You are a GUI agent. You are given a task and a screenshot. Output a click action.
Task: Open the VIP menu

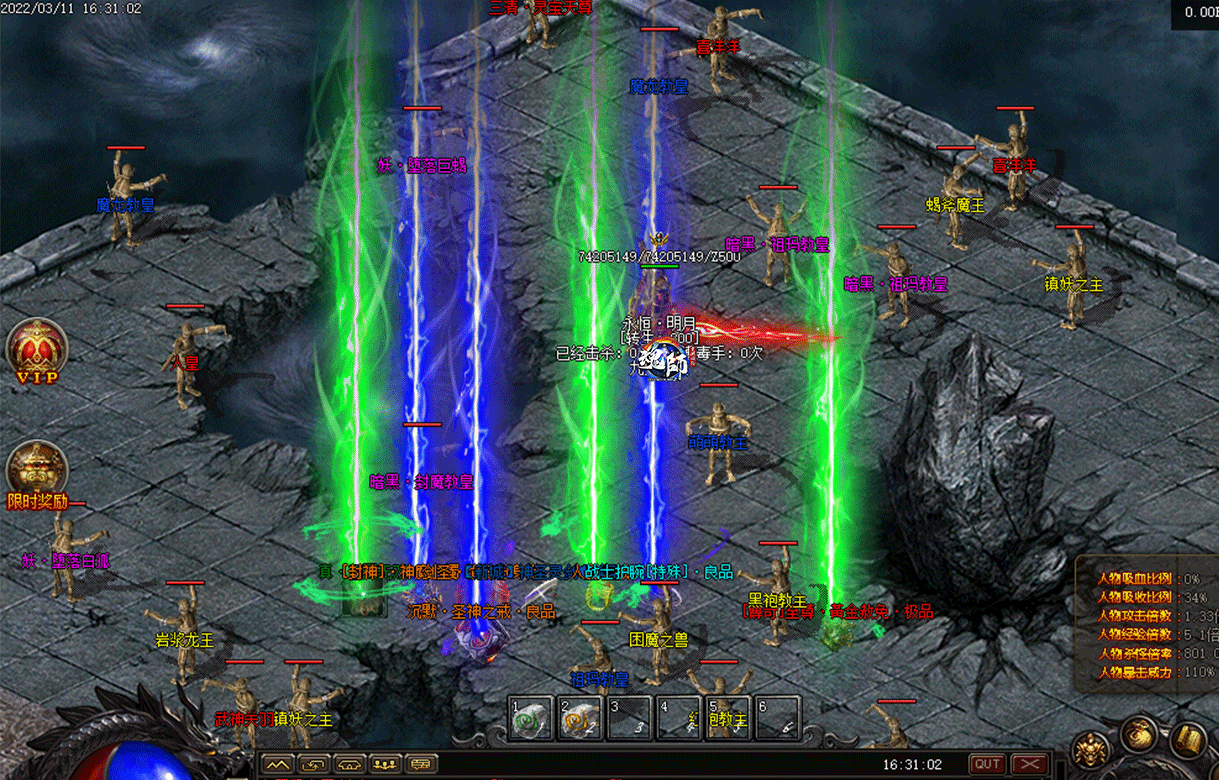pos(37,350)
